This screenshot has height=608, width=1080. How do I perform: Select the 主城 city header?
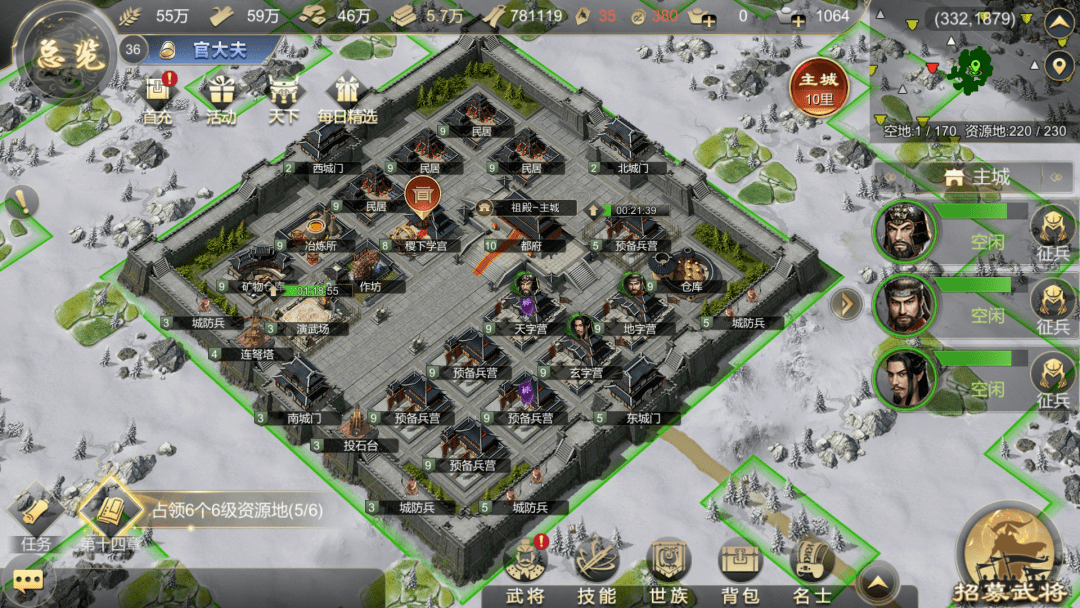(x=977, y=177)
